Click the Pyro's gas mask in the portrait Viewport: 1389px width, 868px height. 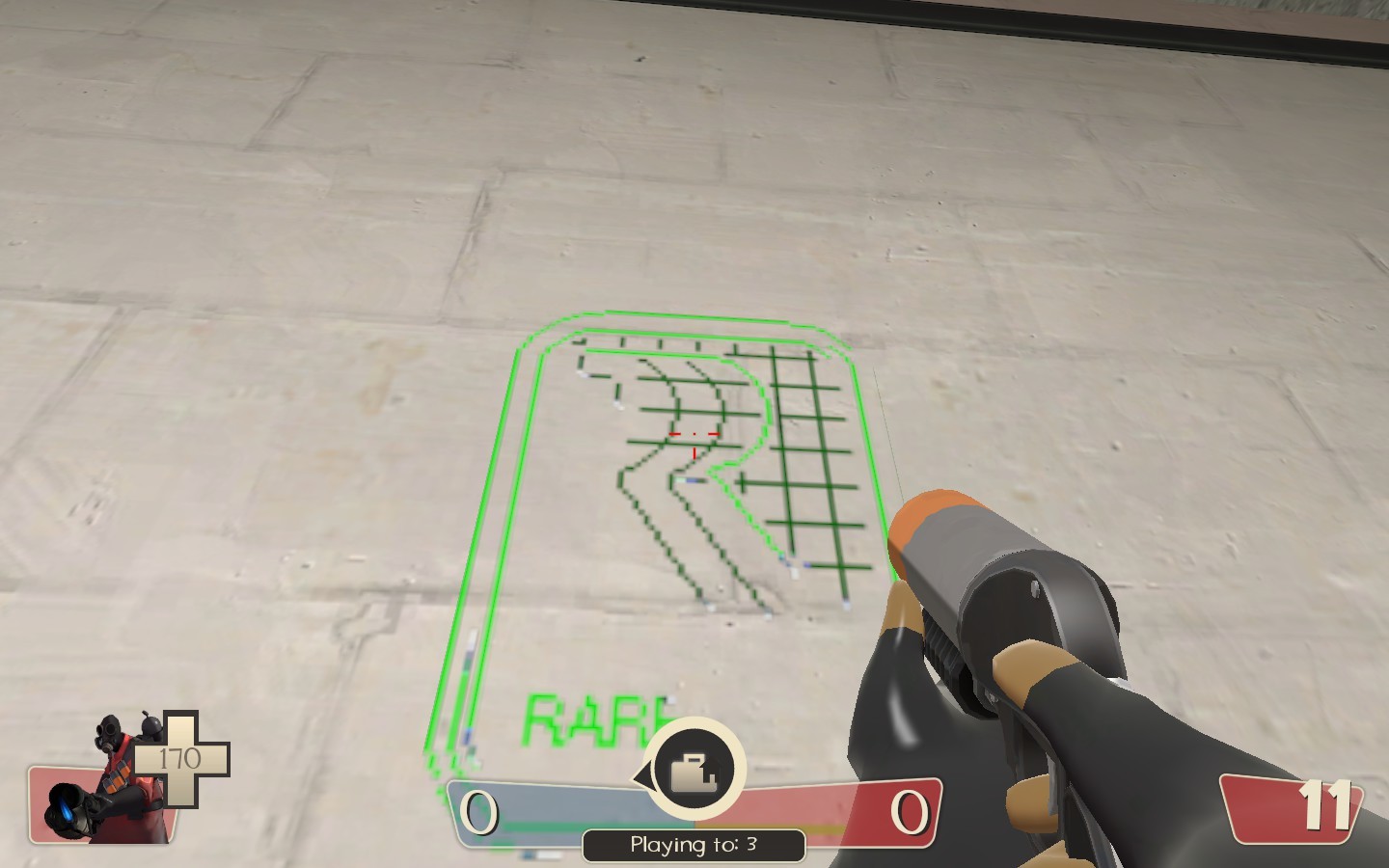tap(108, 733)
